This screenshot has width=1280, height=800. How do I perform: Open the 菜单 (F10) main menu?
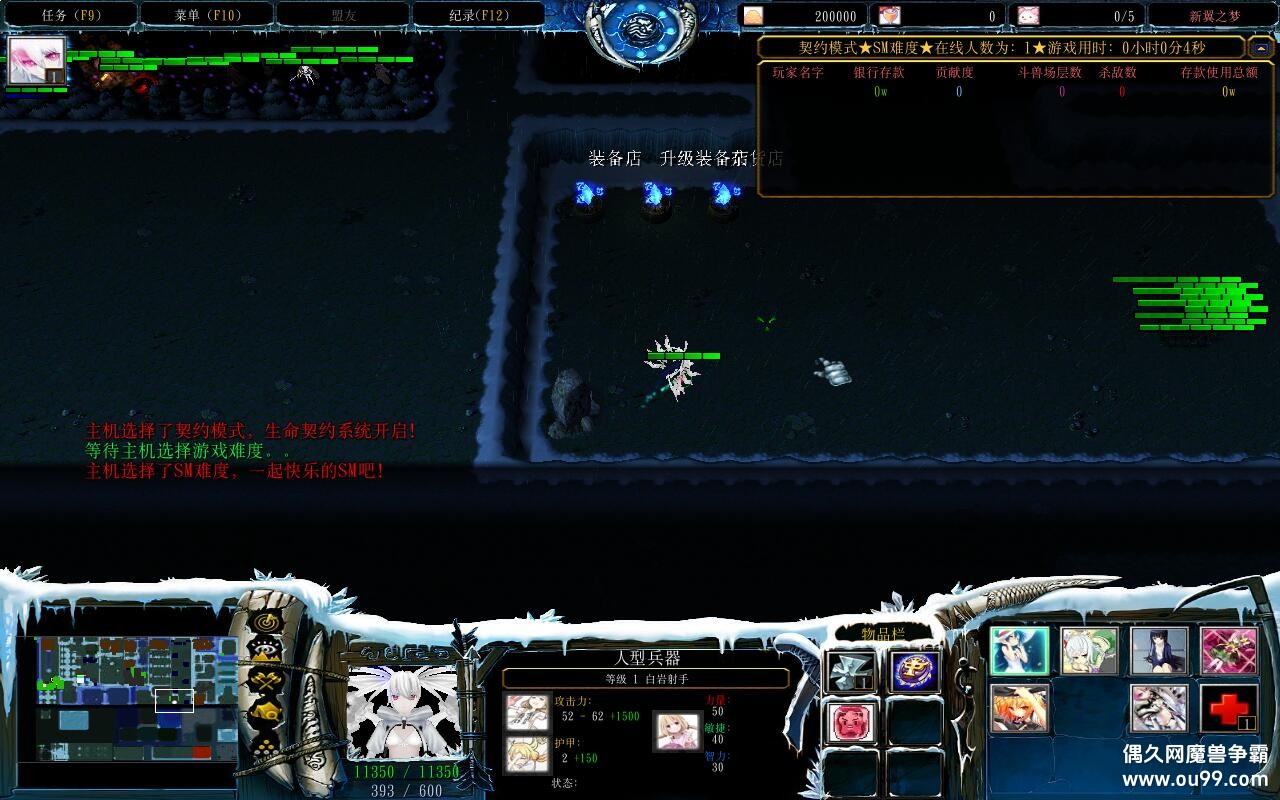[206, 15]
